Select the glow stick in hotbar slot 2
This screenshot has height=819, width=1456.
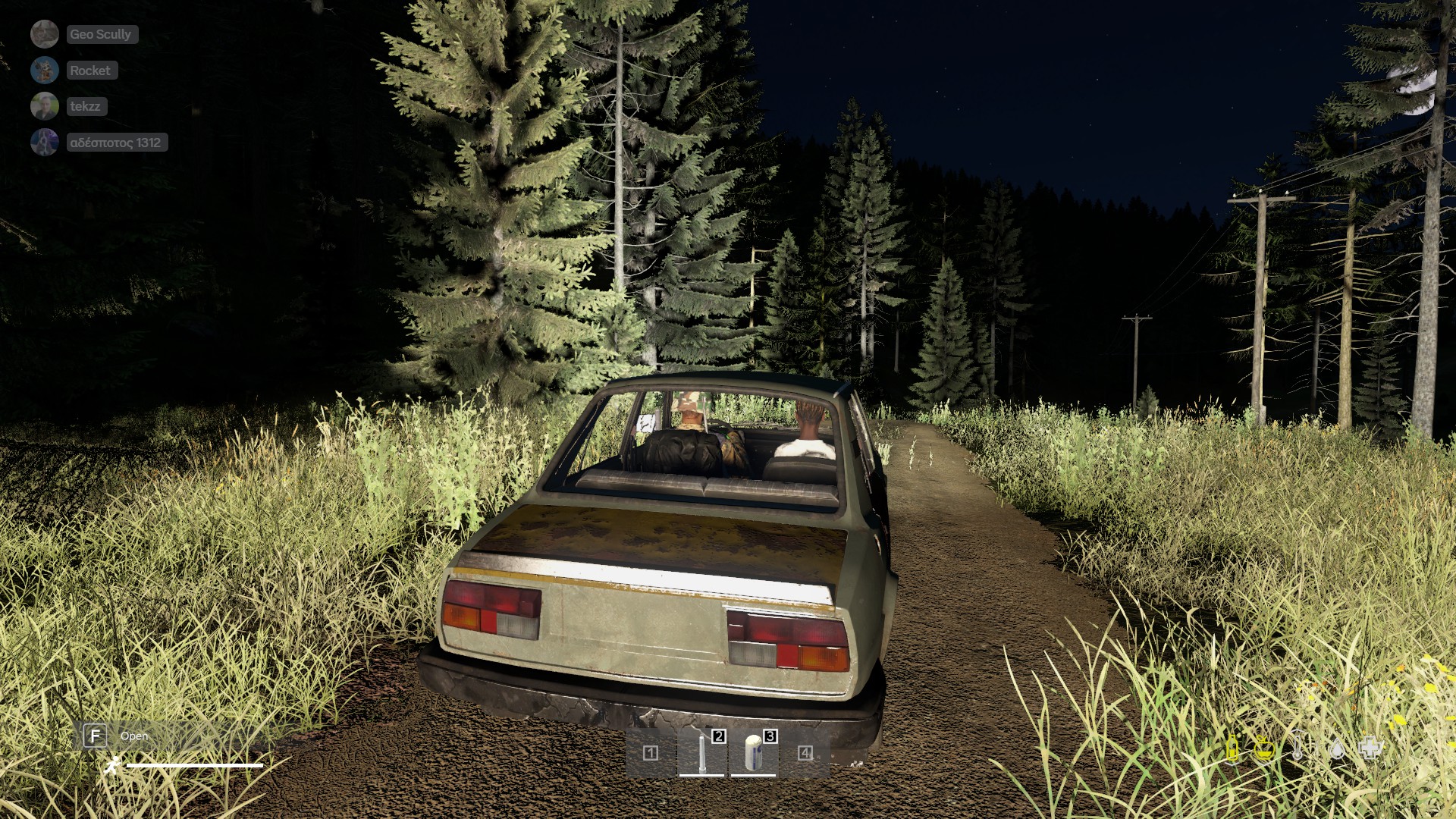pos(702,752)
